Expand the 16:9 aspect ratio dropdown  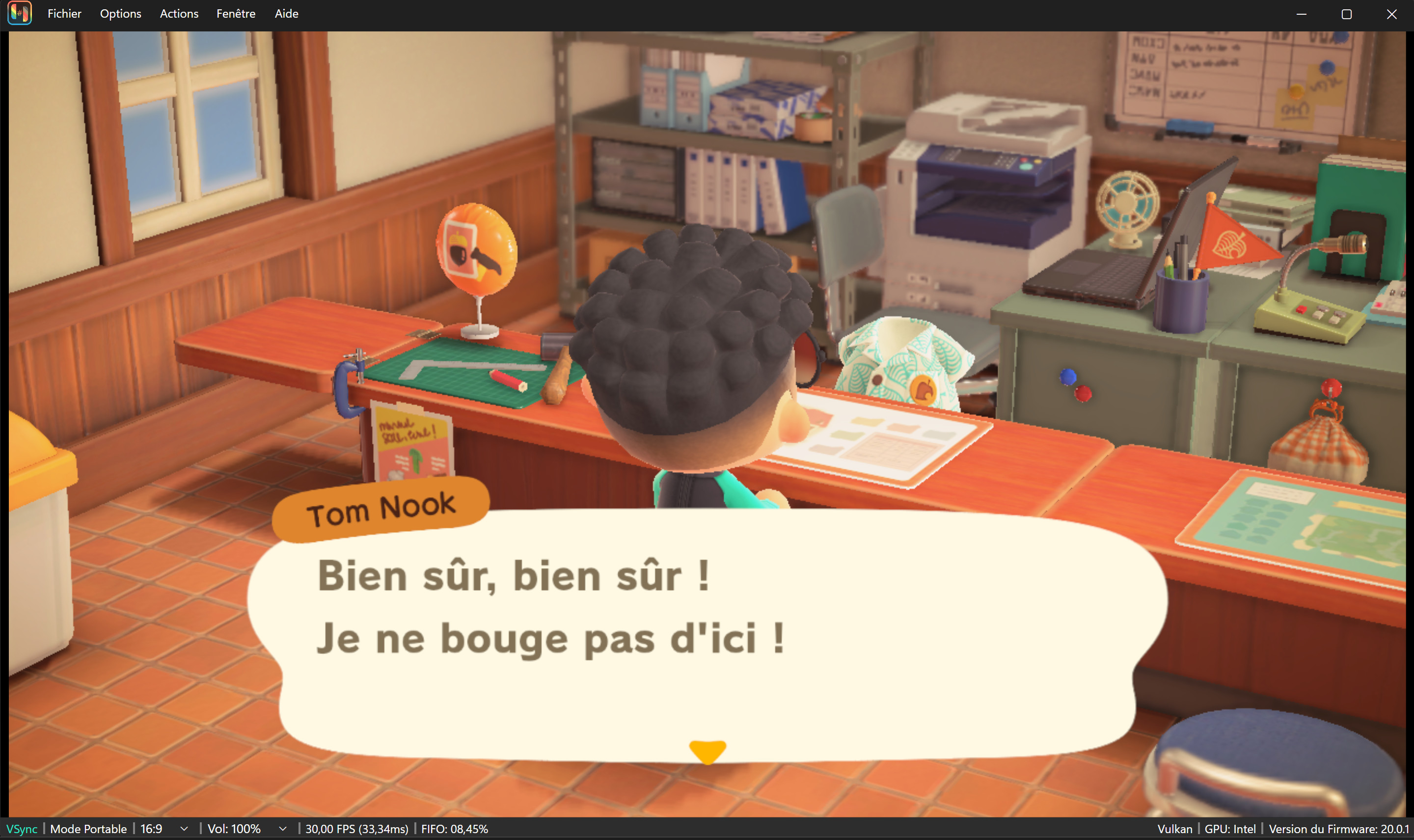pos(184,829)
